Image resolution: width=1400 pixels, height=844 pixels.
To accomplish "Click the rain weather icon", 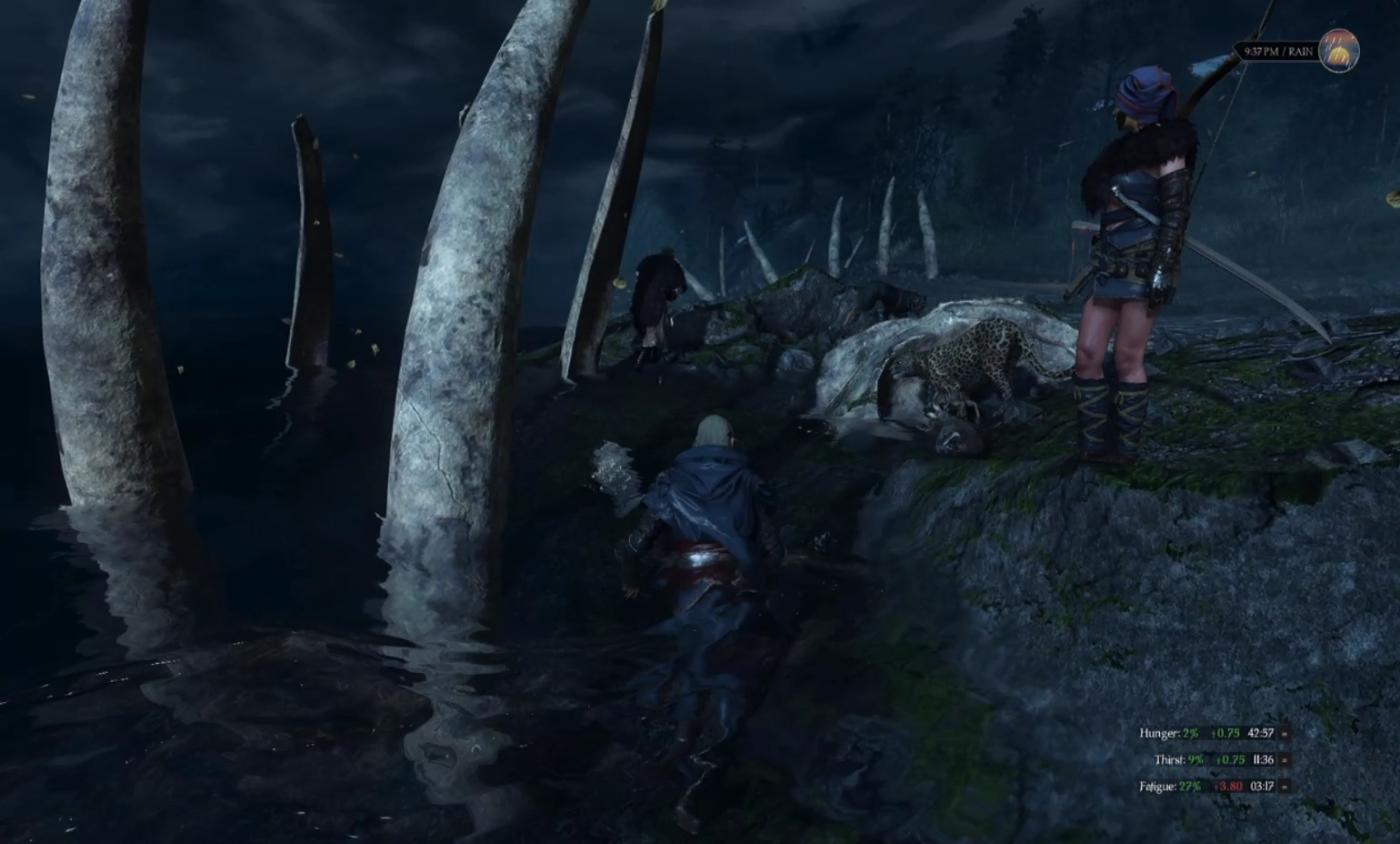I will coord(1338,51).
